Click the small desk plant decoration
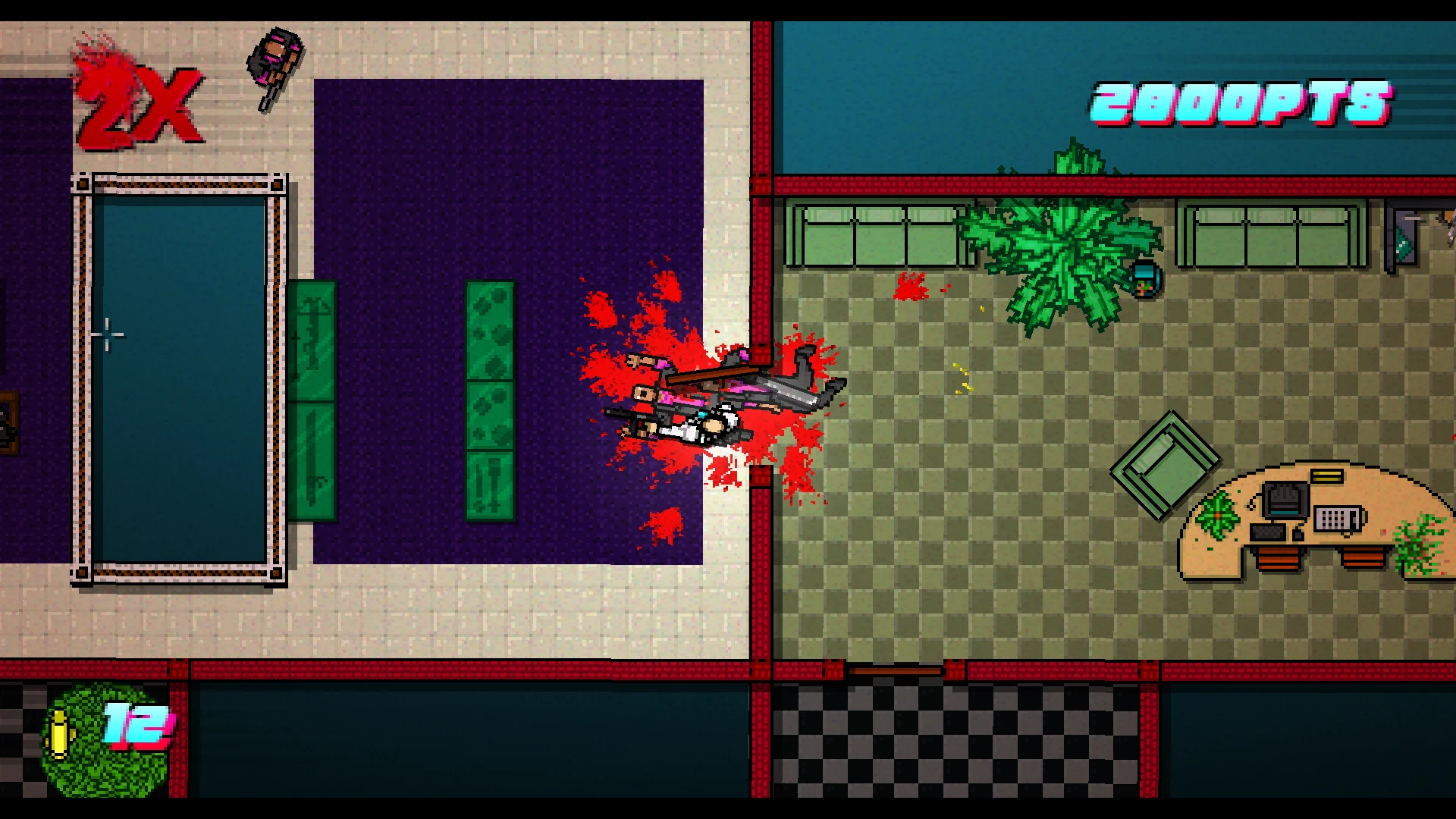The width and height of the screenshot is (1456, 819). 1219,516
